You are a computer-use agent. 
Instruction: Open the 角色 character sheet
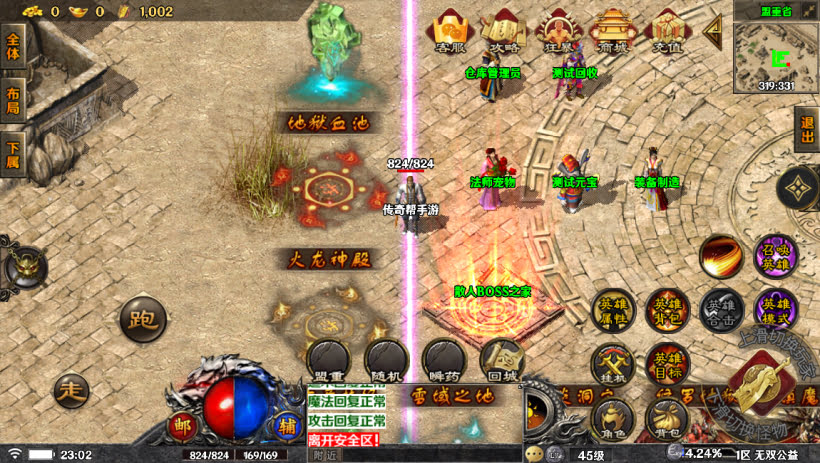[x=612, y=420]
